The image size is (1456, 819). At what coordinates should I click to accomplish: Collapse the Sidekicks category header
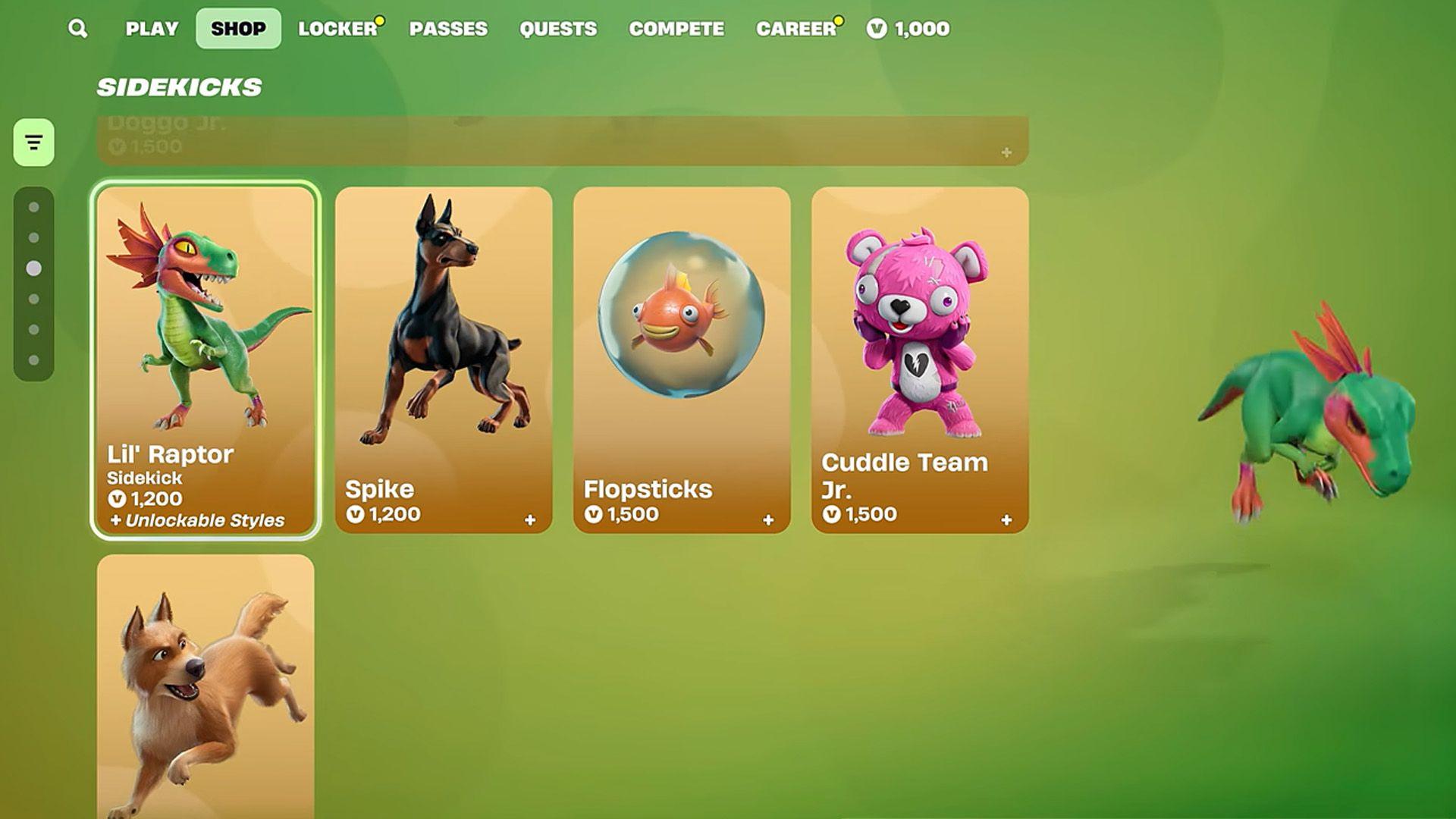180,85
